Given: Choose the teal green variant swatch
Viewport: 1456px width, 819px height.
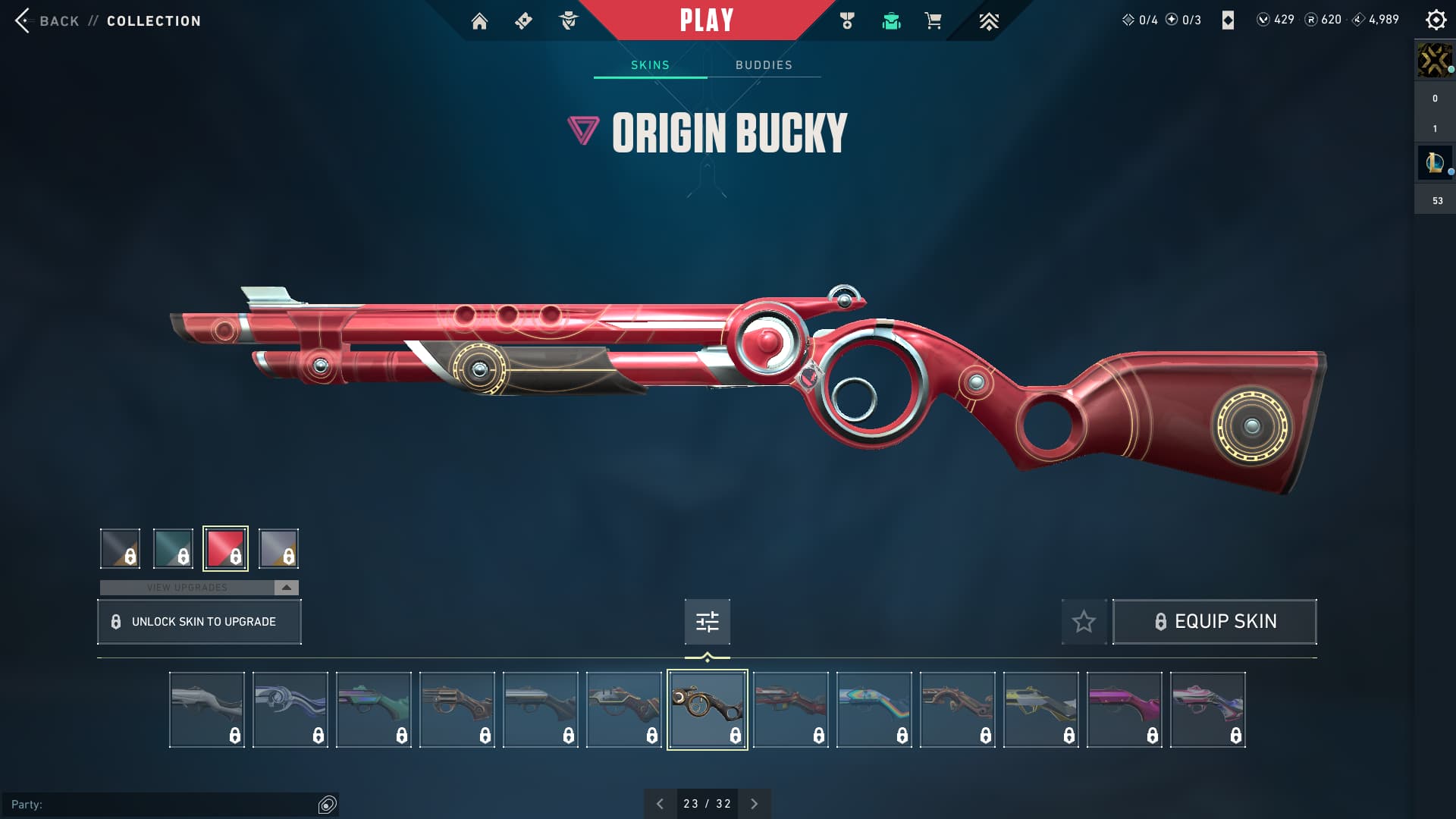Looking at the screenshot, I should coord(173,548).
